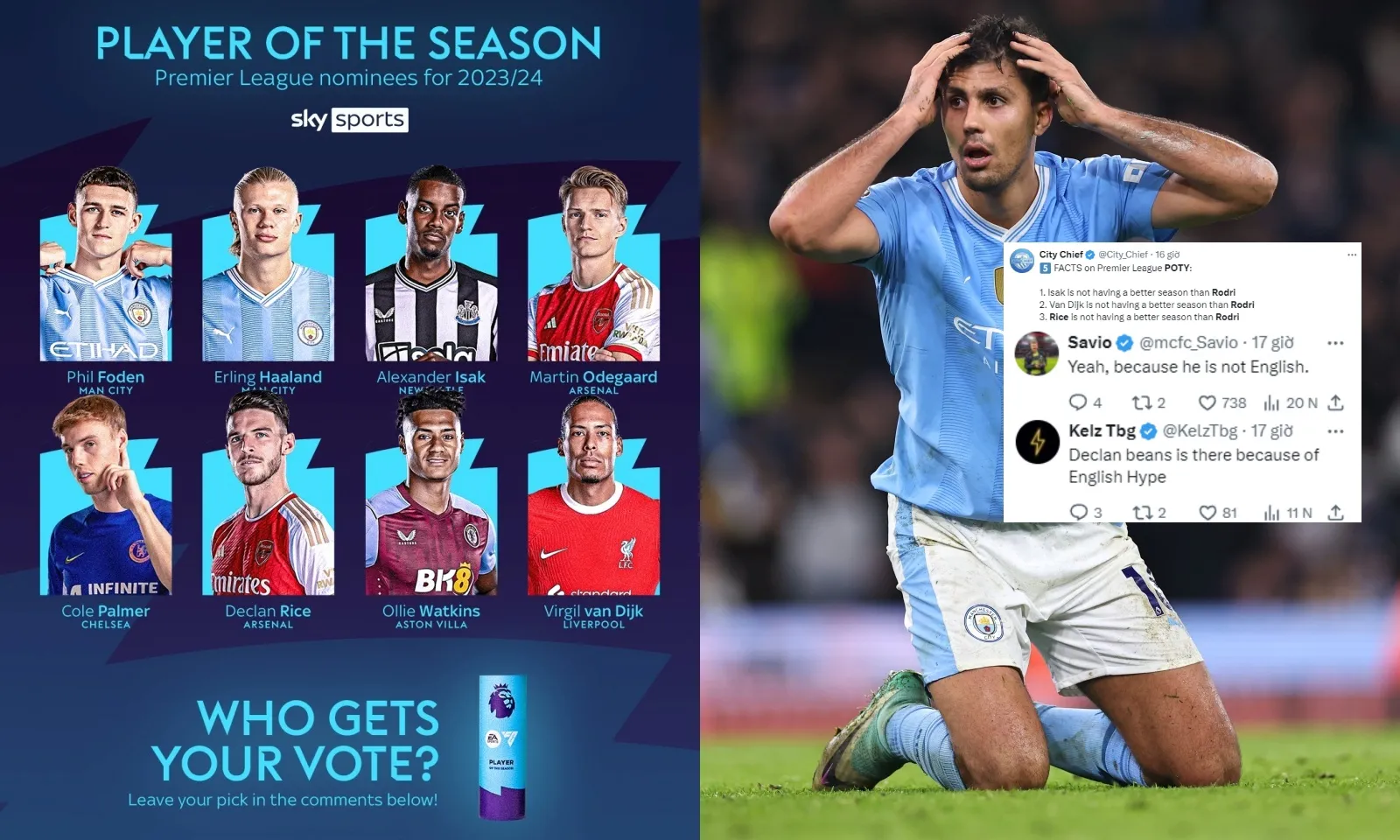Click Savio's verified checkmark badge
The height and width of the screenshot is (840, 1400).
click(x=1123, y=343)
